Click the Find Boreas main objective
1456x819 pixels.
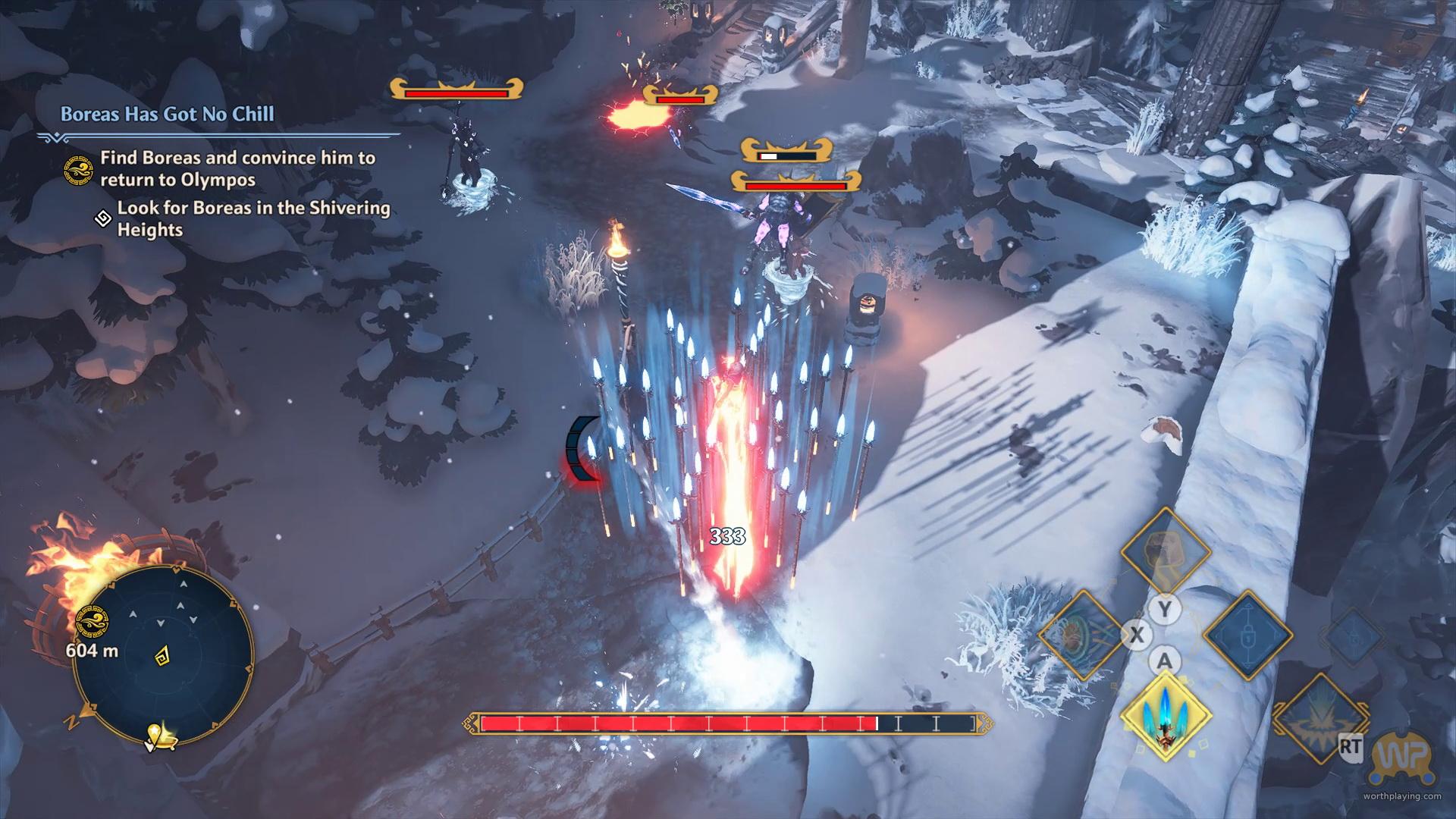point(237,168)
